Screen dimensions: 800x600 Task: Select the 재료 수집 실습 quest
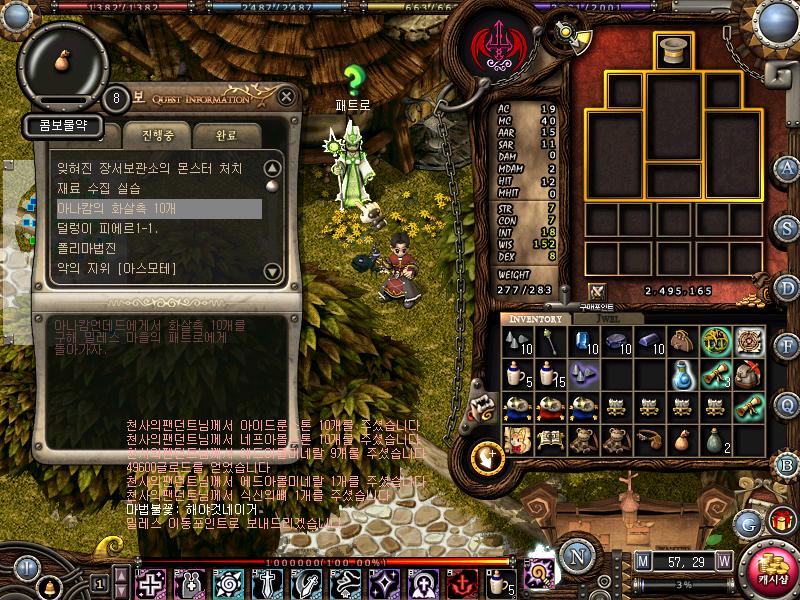coord(100,188)
